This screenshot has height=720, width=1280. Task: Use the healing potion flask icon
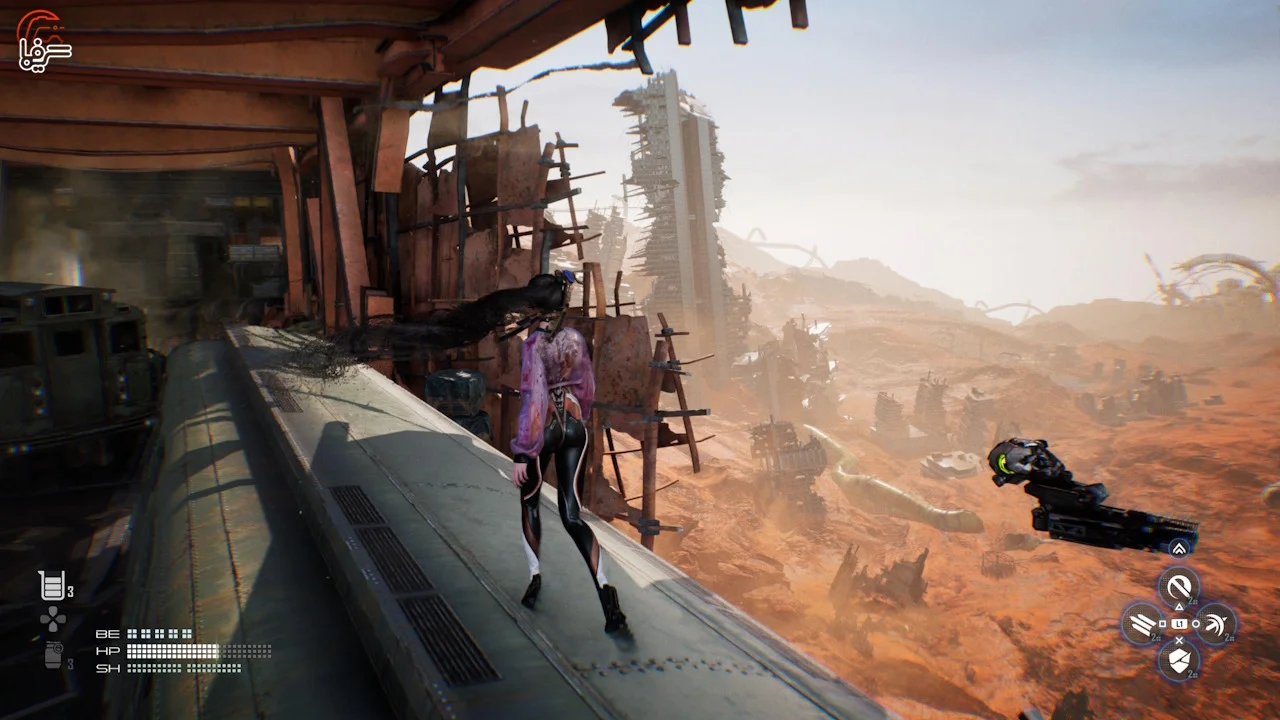51,586
